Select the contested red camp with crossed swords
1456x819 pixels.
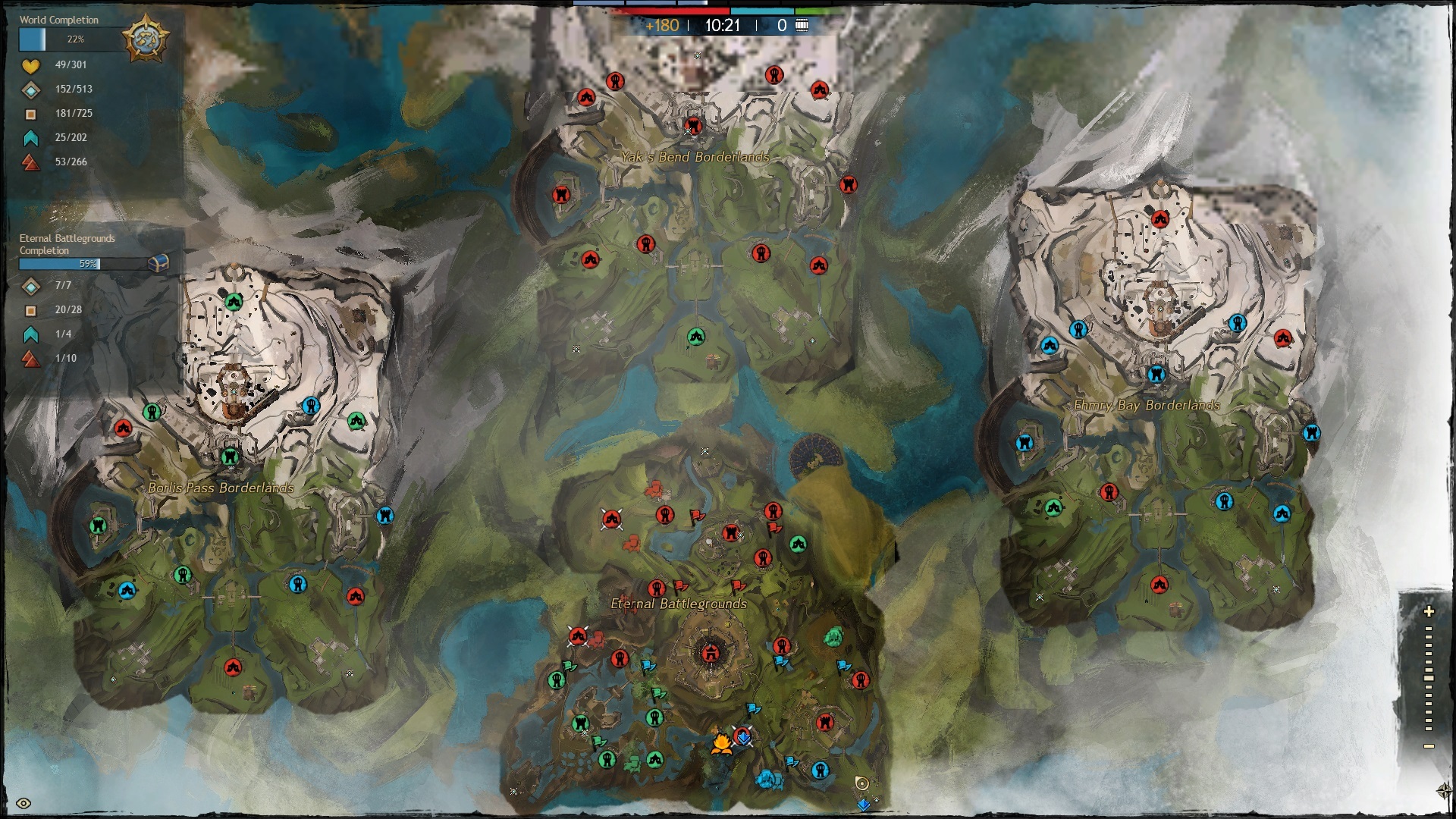pyautogui.click(x=611, y=519)
